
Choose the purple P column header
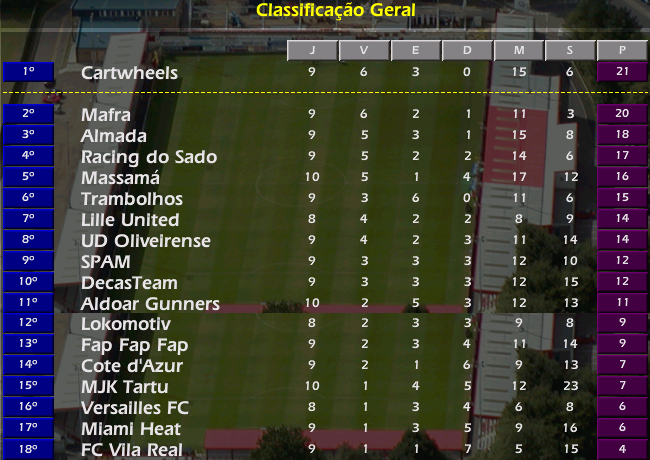622,50
